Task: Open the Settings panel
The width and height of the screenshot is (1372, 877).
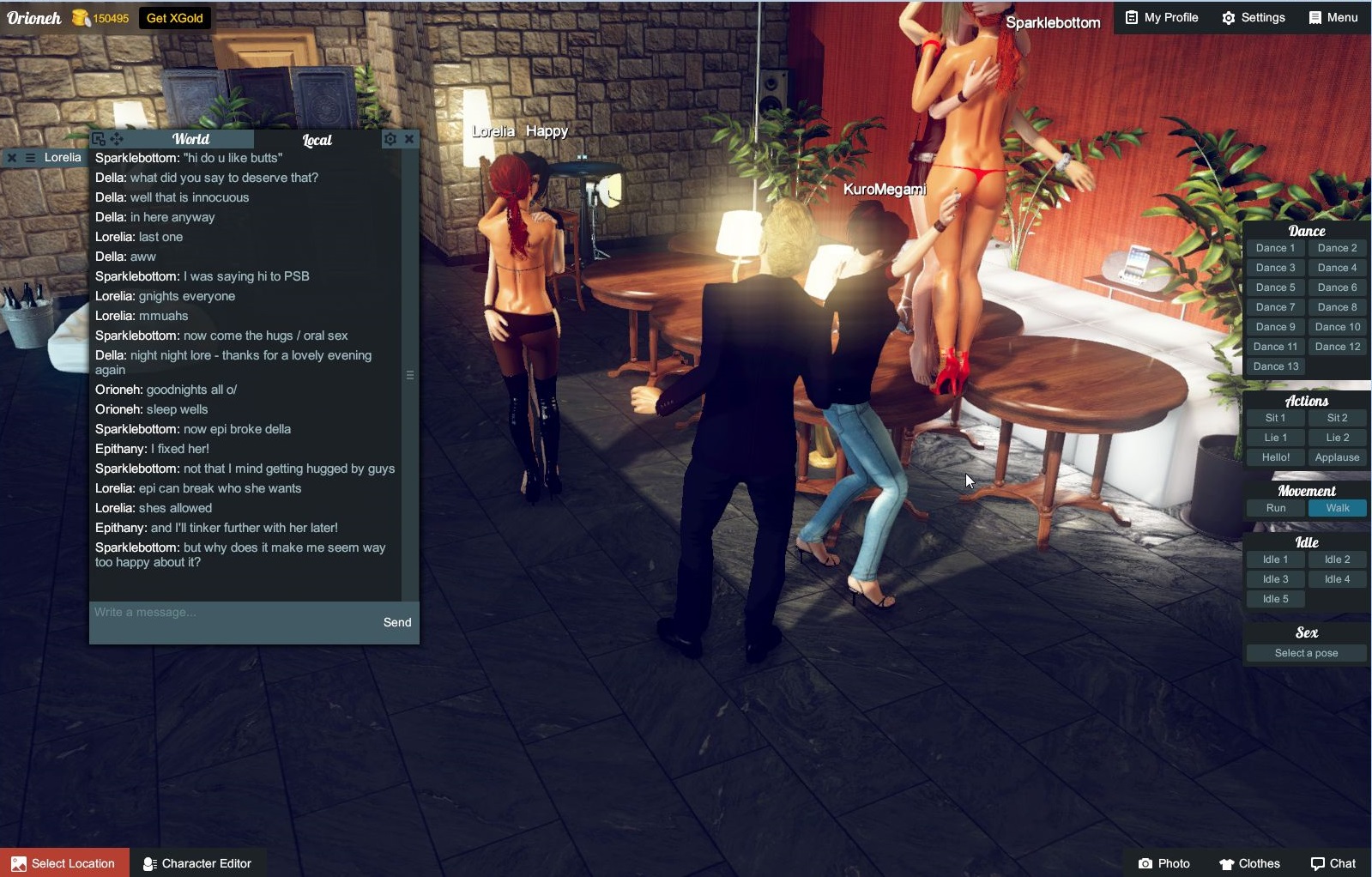Action: pyautogui.click(x=1253, y=17)
